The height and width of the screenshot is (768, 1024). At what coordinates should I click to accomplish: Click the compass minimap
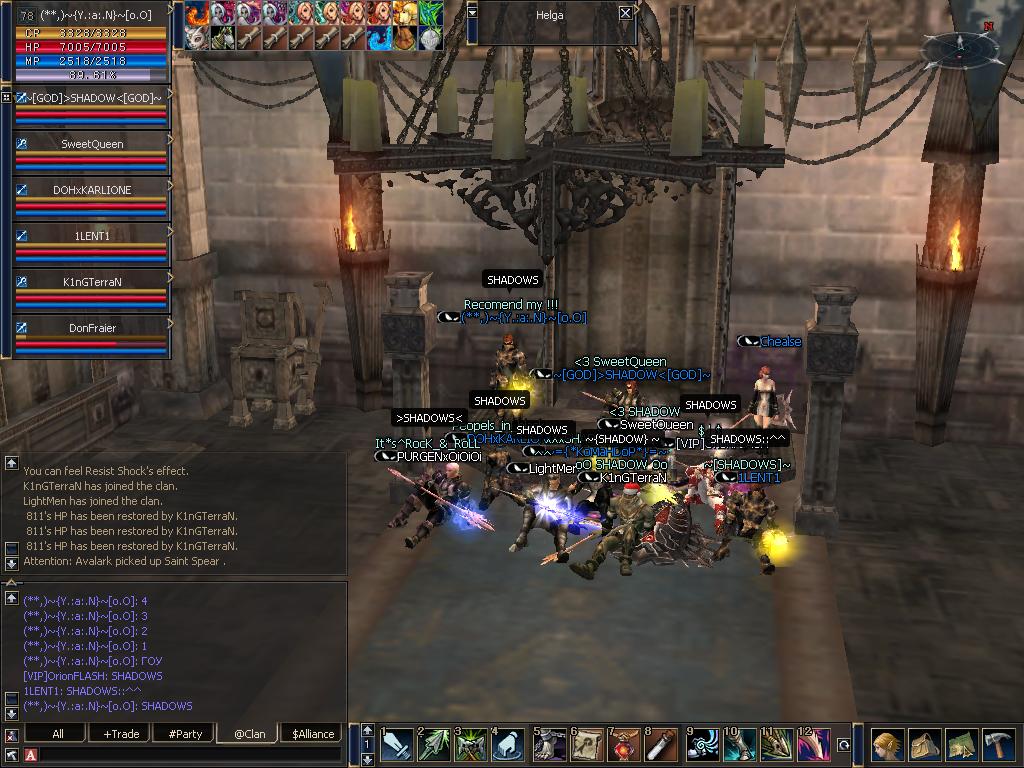[959, 46]
